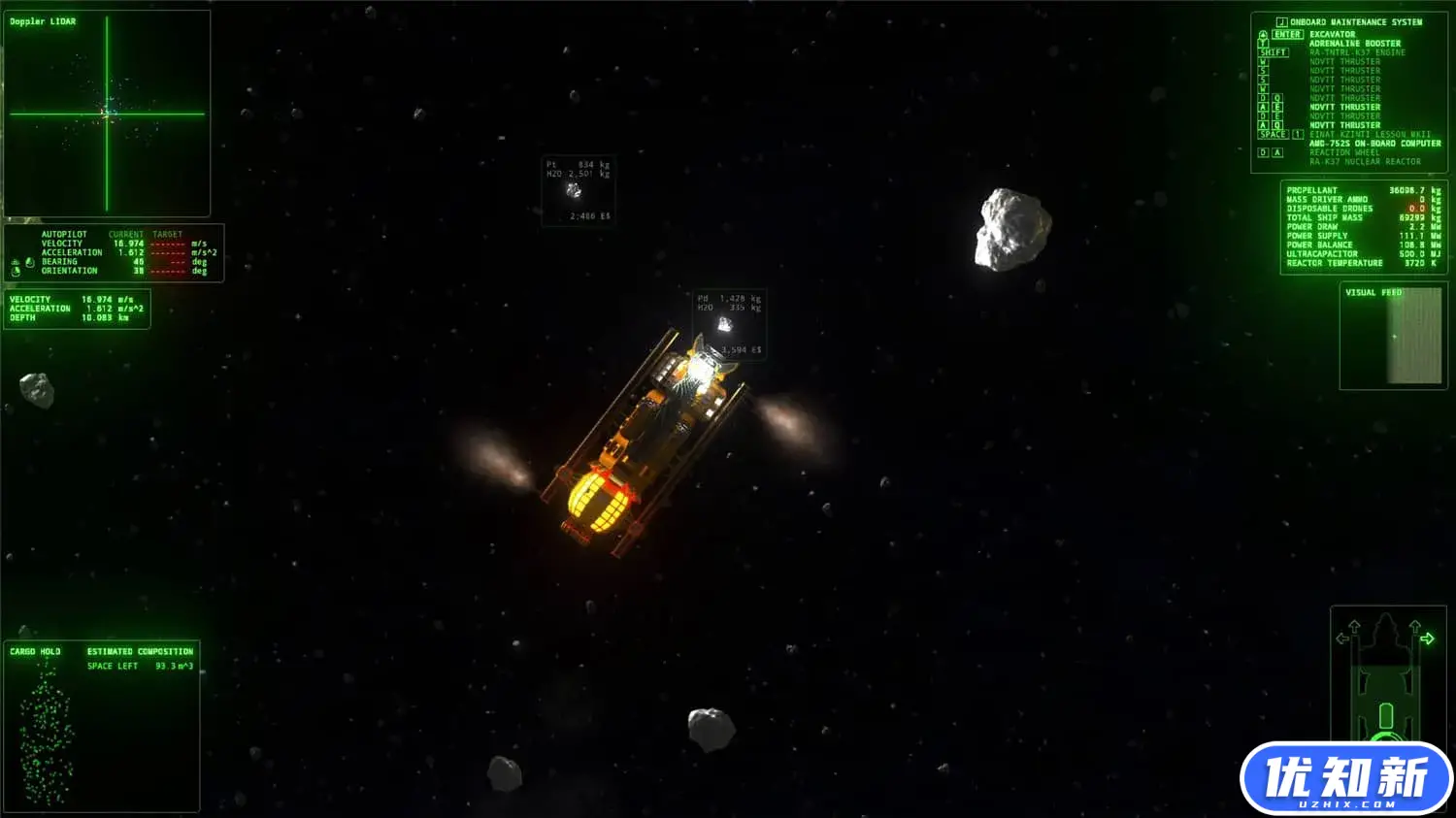Select the orientation hold dial icon in the Autopilot panel
1456x818 pixels.
click(x=16, y=271)
